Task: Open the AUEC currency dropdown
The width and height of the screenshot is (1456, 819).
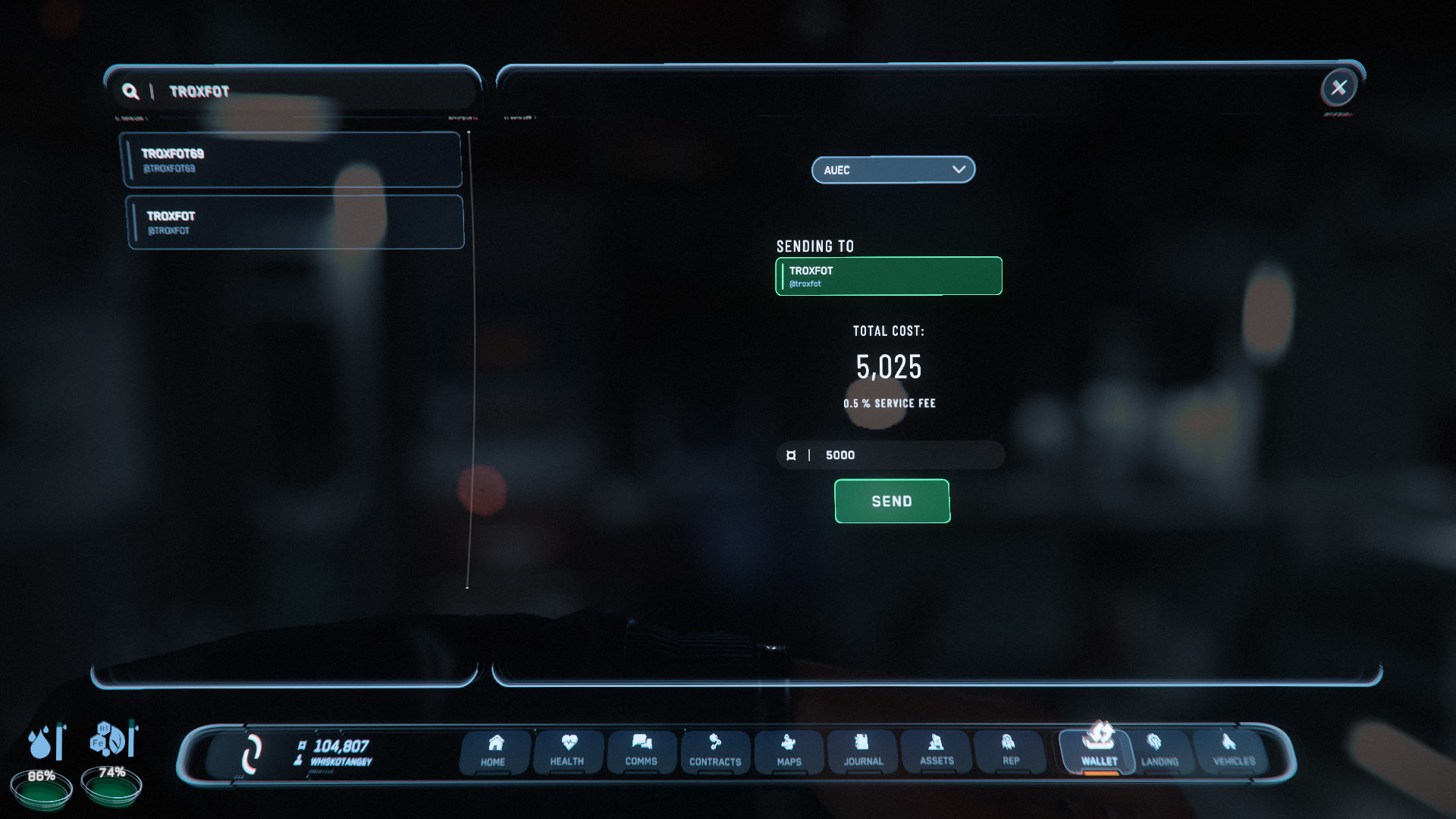Action: click(x=893, y=169)
